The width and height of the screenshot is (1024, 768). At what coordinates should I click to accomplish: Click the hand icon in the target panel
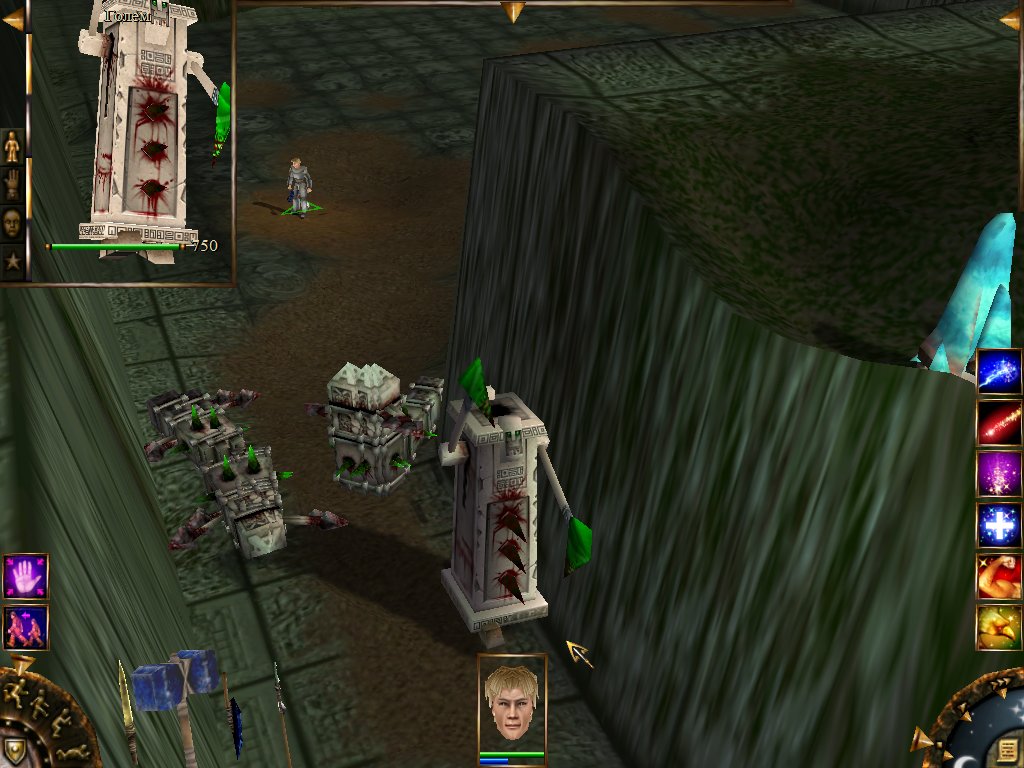[x=12, y=185]
